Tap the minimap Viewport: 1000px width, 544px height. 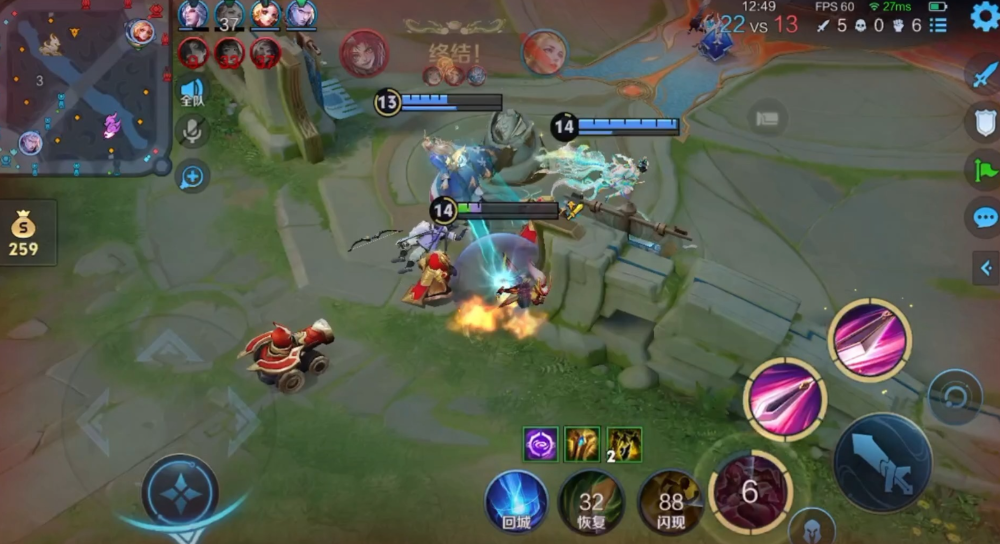84,88
